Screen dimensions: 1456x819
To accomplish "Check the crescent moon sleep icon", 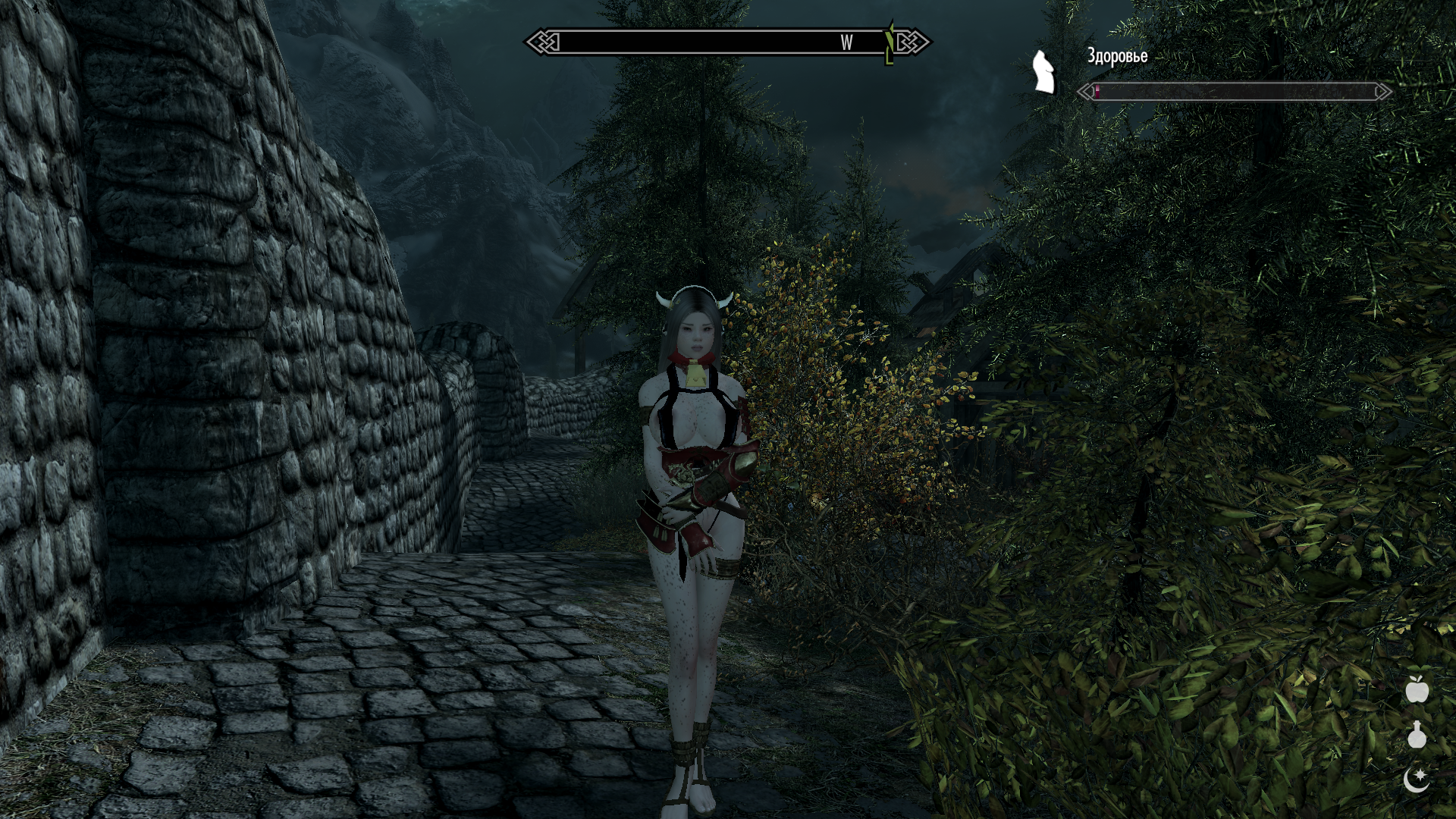I will (1417, 779).
